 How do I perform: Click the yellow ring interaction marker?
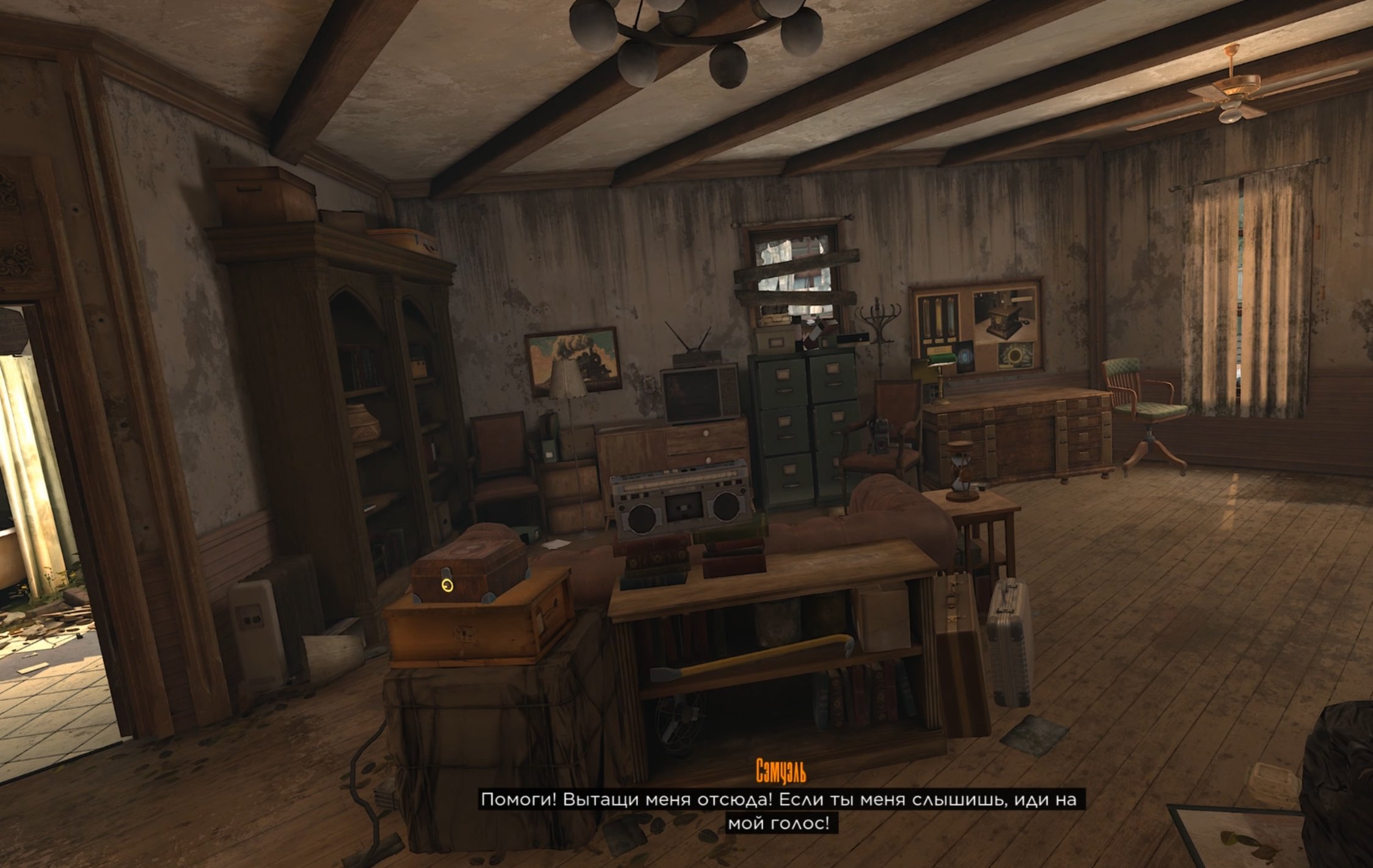[x=447, y=586]
